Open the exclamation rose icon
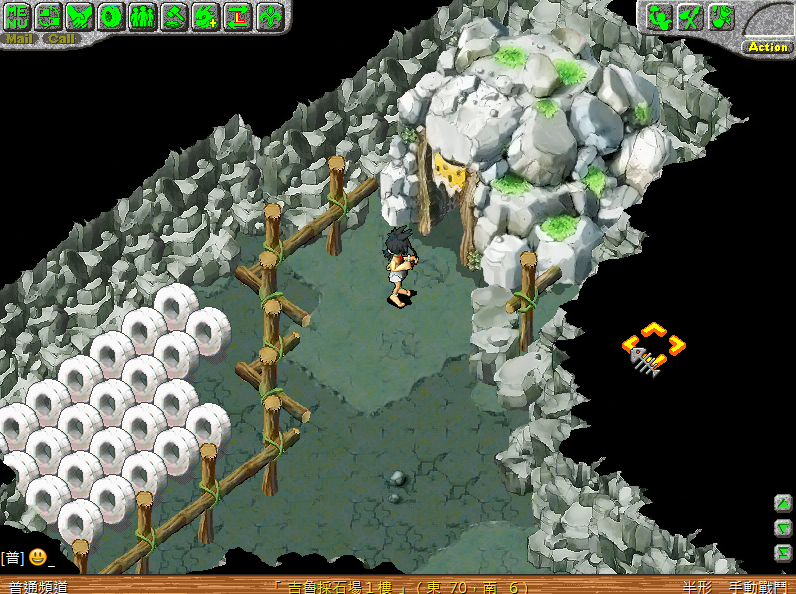This screenshot has height=594, width=796. click(x=720, y=16)
